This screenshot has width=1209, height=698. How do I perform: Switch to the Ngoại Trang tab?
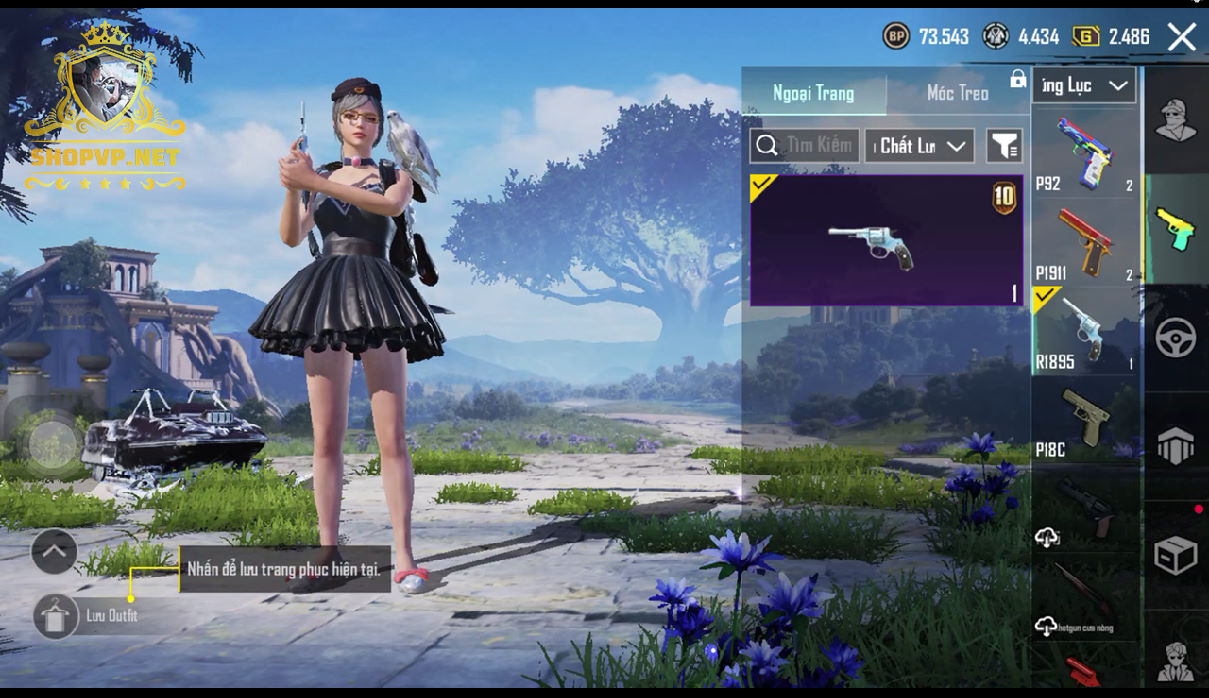[813, 93]
